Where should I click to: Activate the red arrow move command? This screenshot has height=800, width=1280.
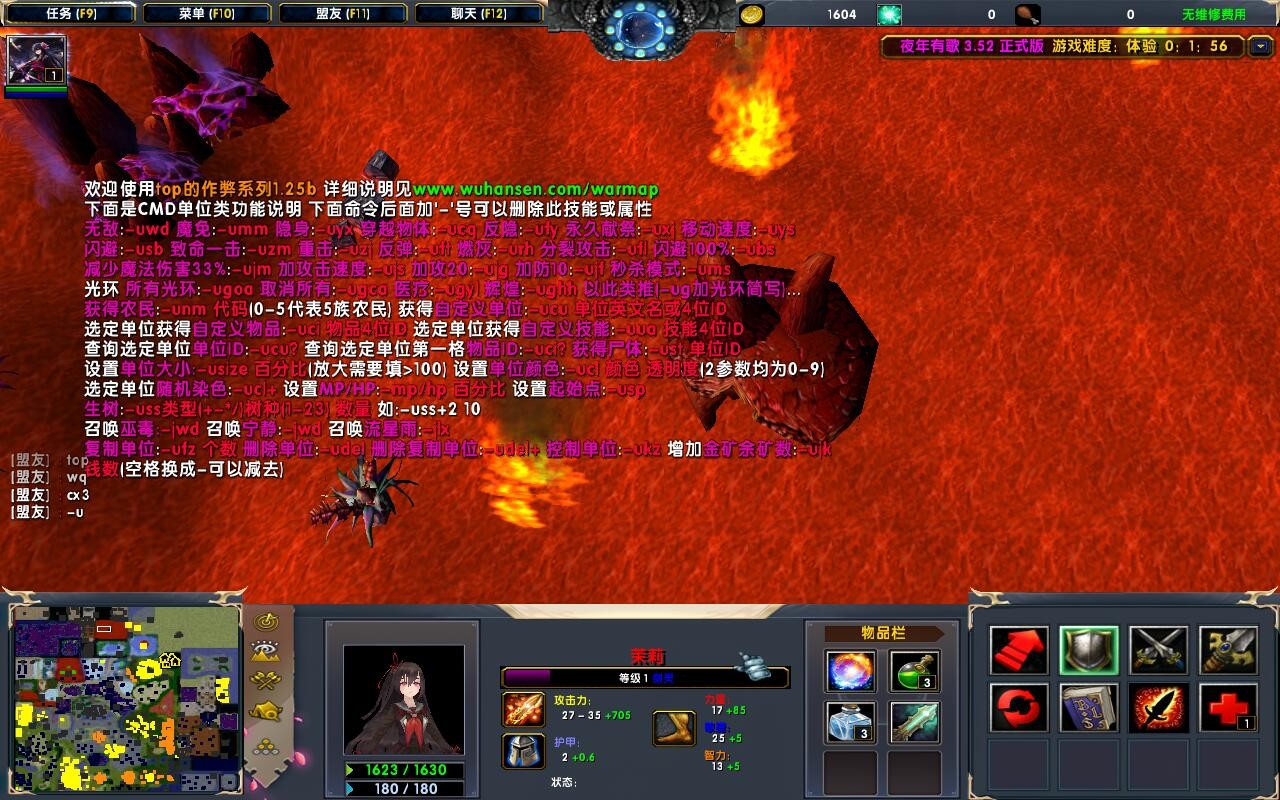[x=1019, y=651]
